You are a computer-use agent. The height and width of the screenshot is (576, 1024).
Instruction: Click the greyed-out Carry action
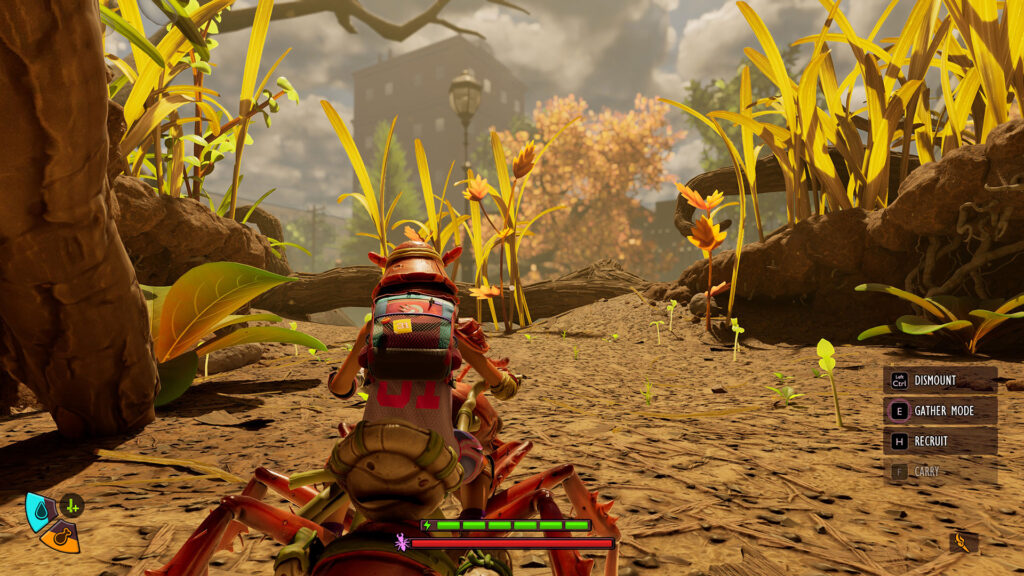[940, 471]
